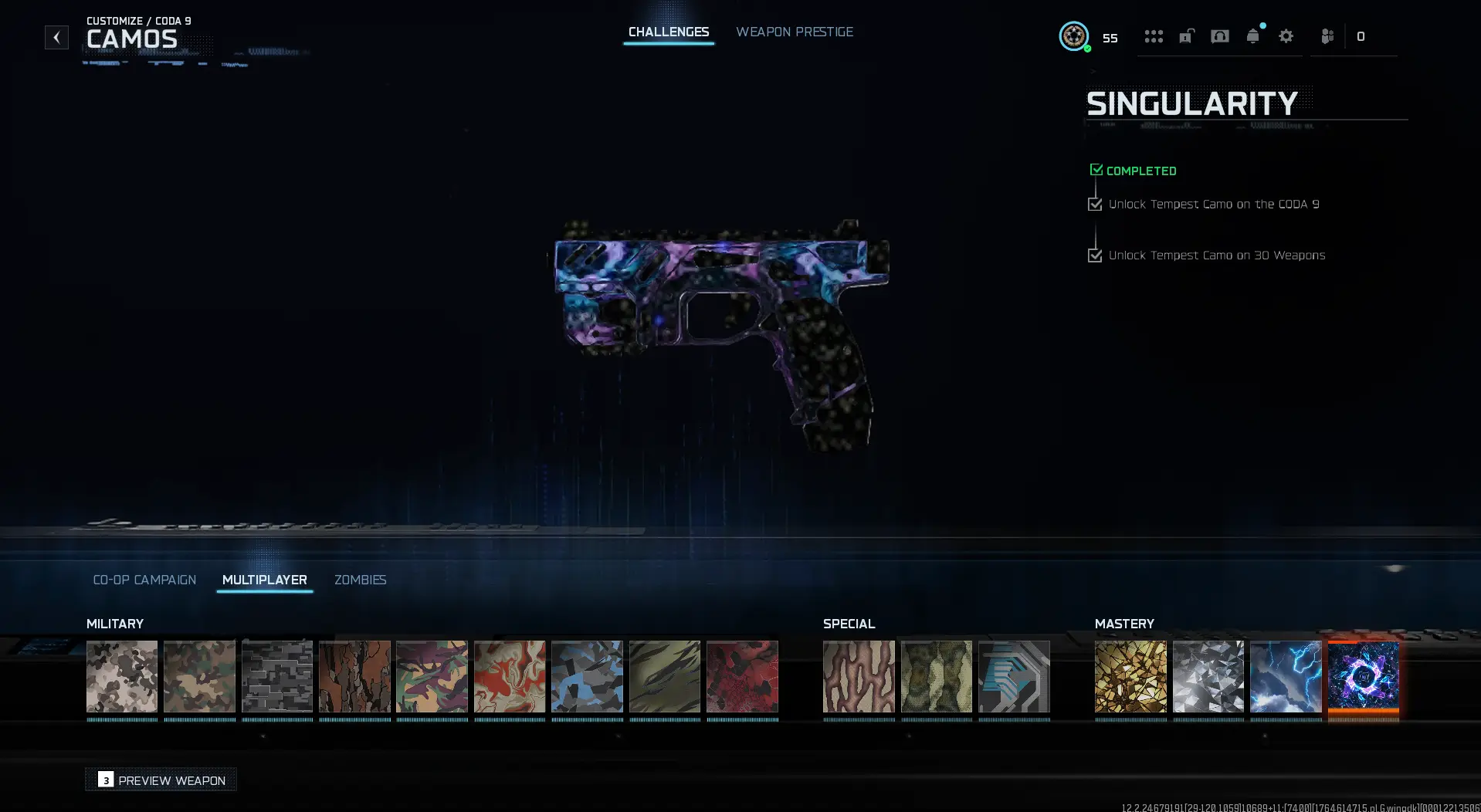The width and height of the screenshot is (1481, 812).
Task: Click the COD Points balance counter
Action: (x=1361, y=36)
